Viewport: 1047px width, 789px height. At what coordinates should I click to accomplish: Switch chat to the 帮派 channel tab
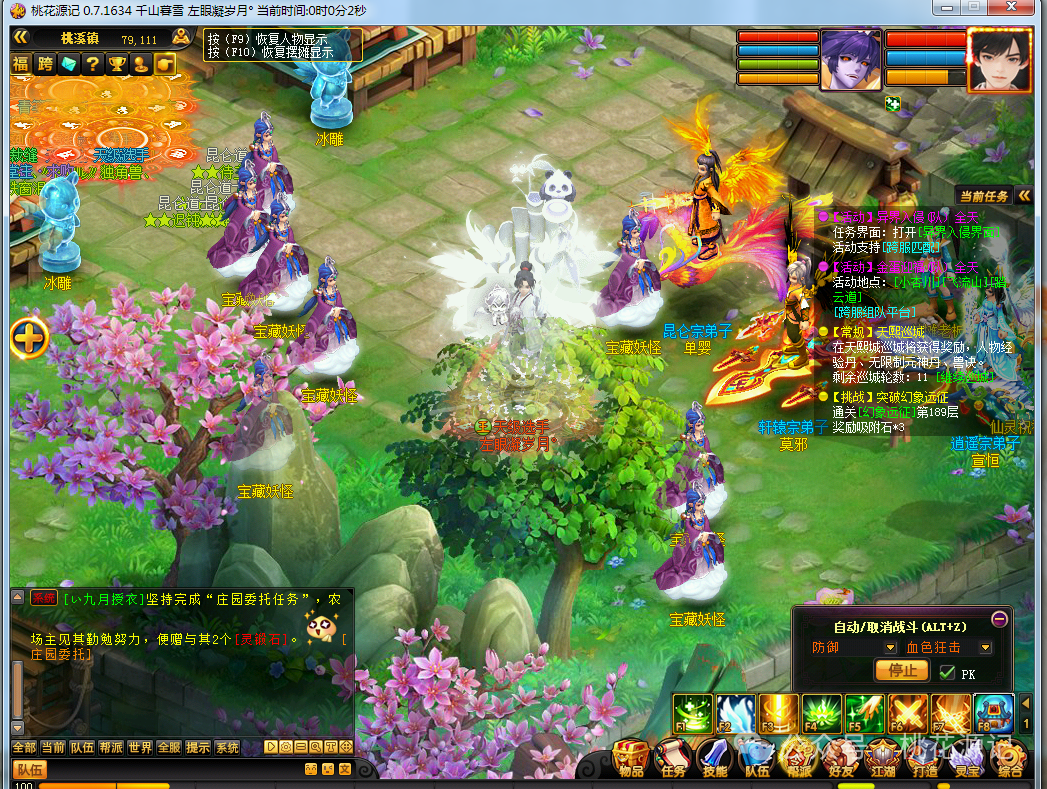pos(111,748)
